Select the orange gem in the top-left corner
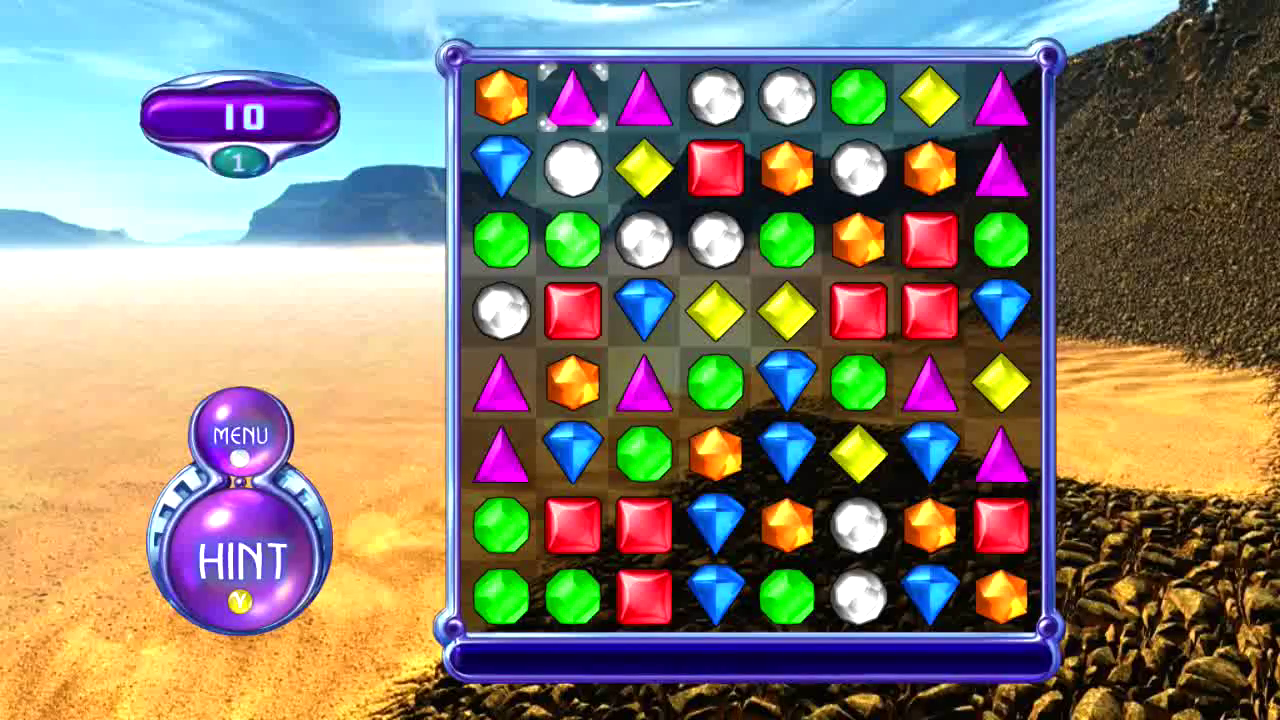The width and height of the screenshot is (1280, 720). (502, 95)
